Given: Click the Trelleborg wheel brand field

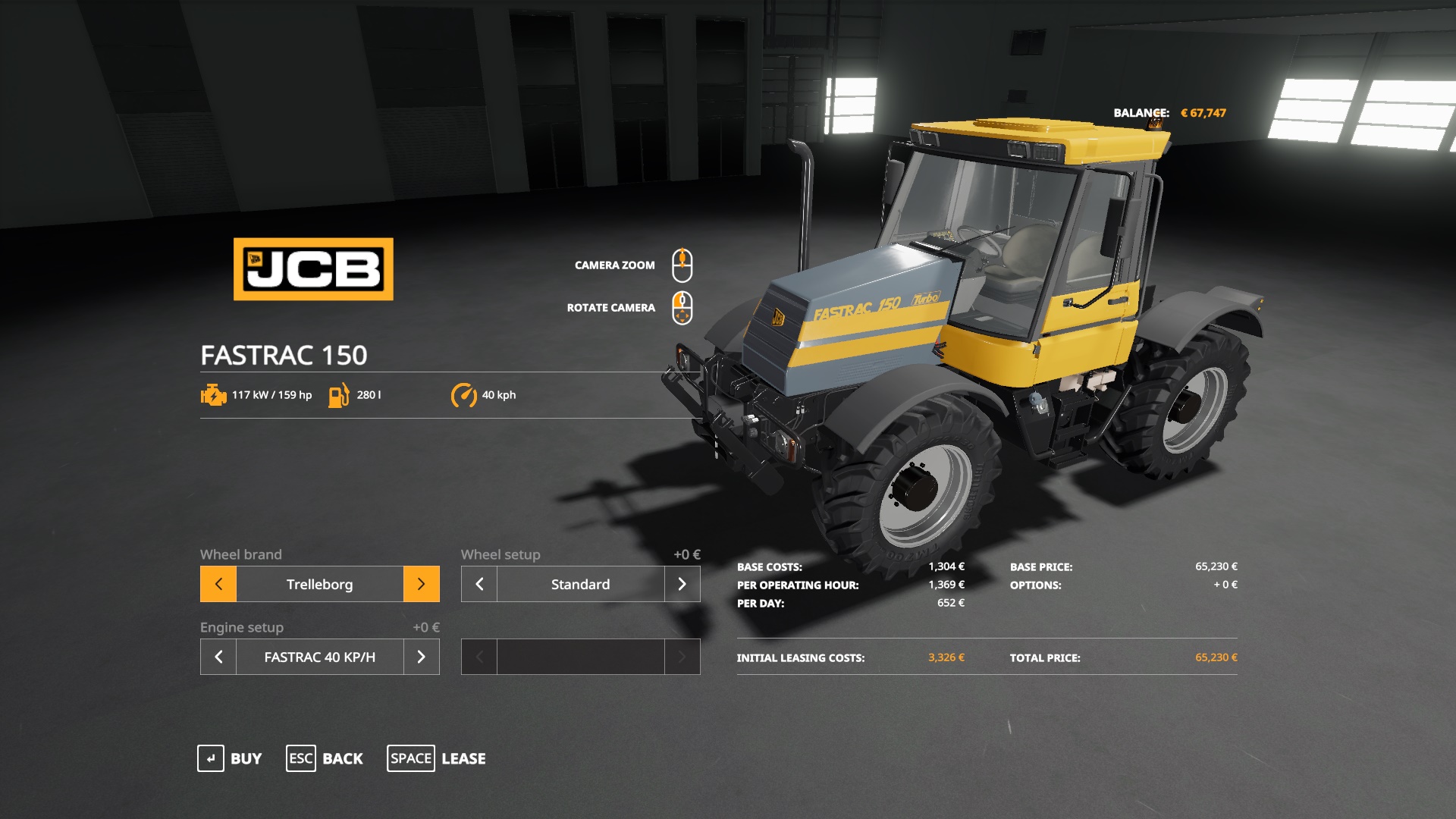Looking at the screenshot, I should pyautogui.click(x=319, y=584).
